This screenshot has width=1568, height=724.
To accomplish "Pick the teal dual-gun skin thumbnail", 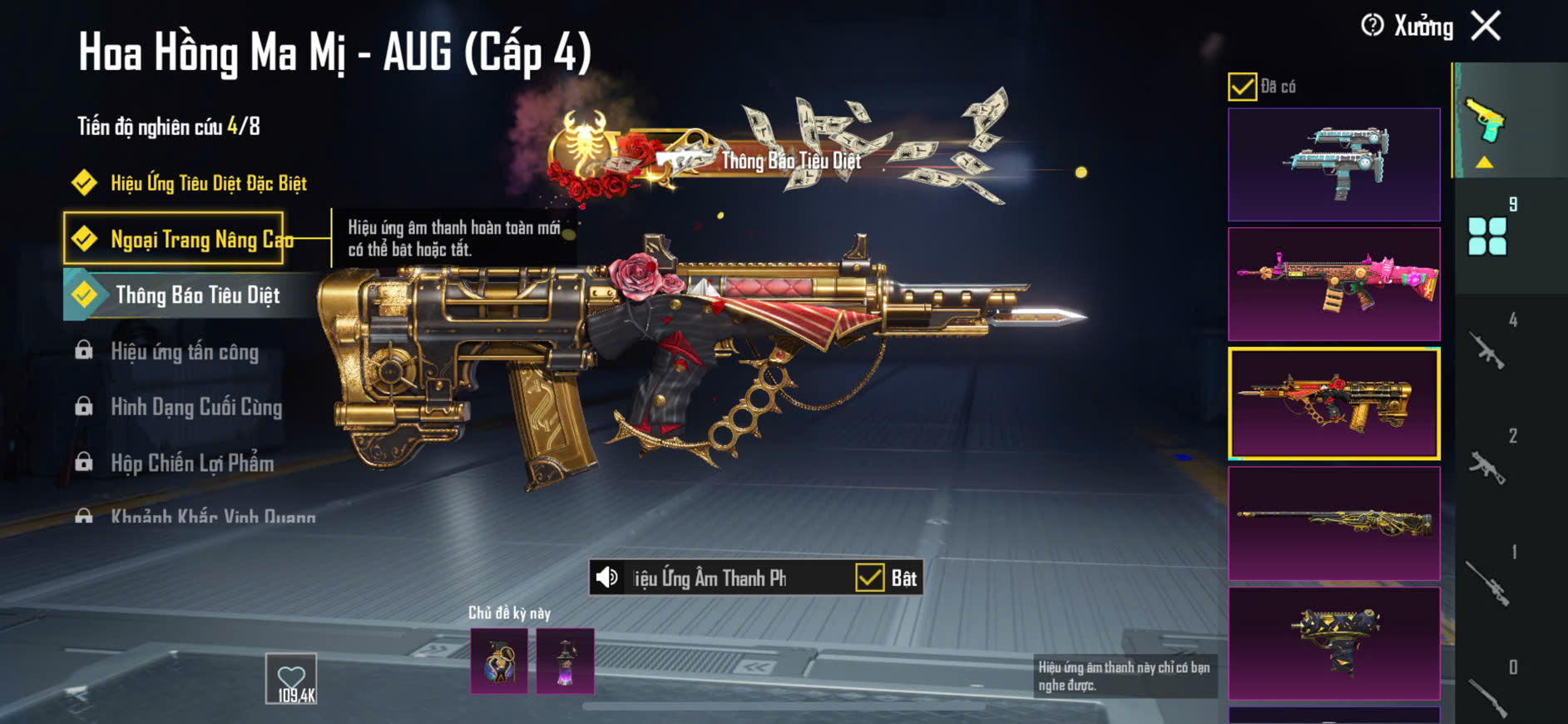I will tap(1333, 164).
